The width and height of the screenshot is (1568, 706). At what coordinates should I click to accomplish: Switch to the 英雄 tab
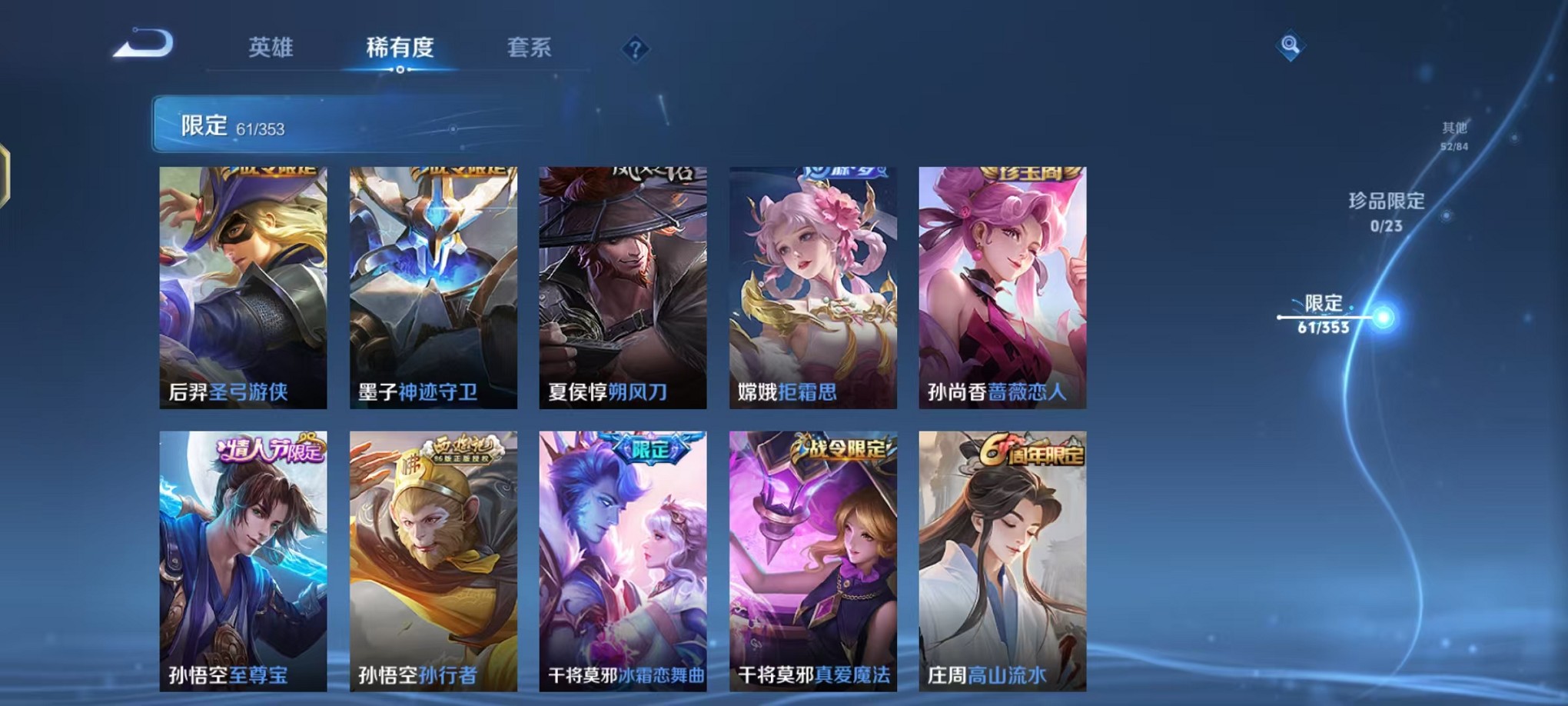(273, 46)
